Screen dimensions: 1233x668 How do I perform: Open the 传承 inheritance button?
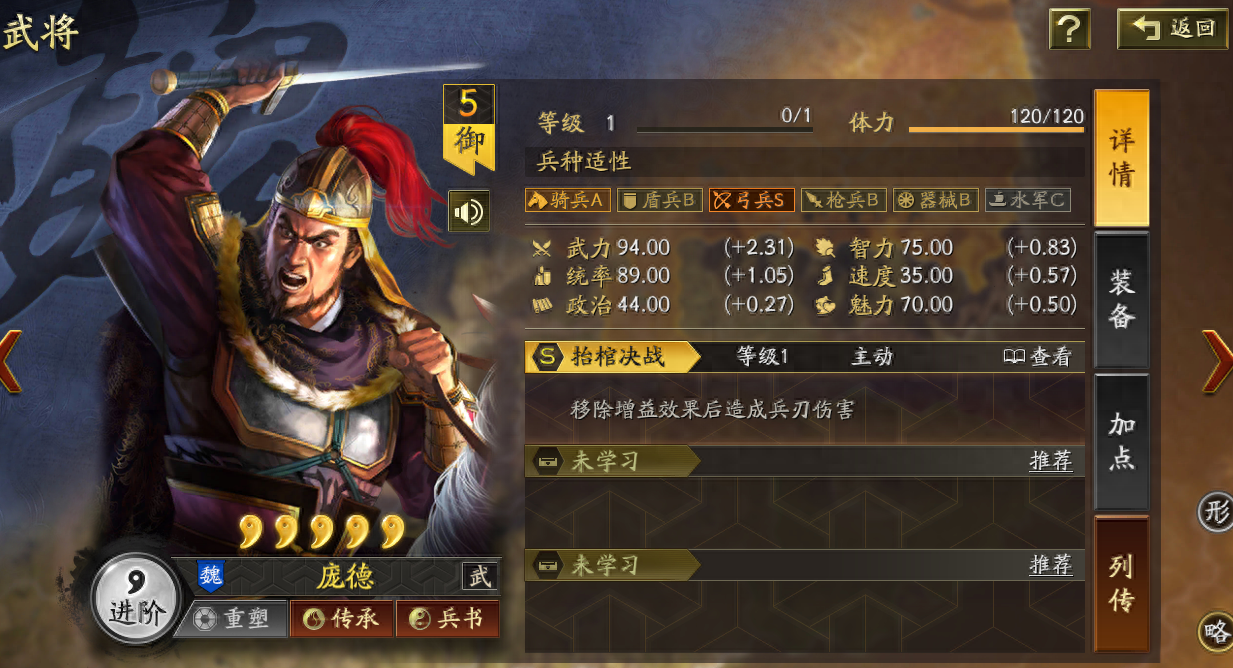pyautogui.click(x=341, y=619)
